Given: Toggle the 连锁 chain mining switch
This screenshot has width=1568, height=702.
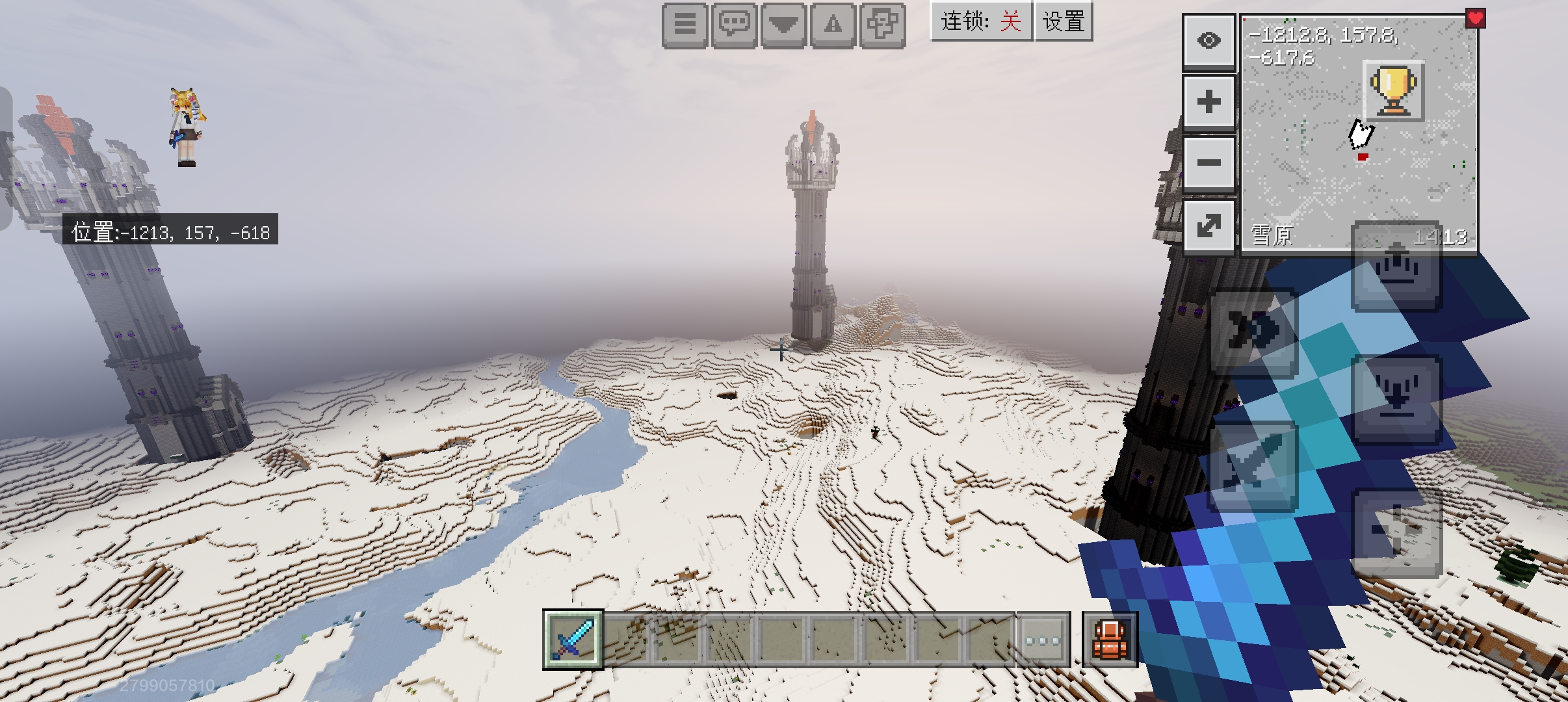Looking at the screenshot, I should 982,21.
